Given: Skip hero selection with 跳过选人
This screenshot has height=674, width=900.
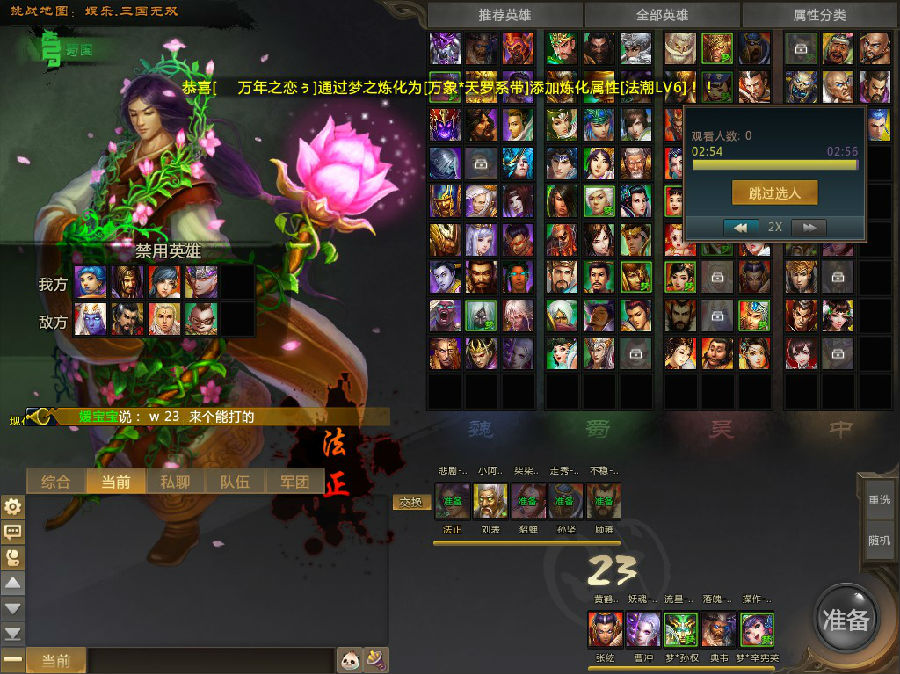Looking at the screenshot, I should coord(774,192).
